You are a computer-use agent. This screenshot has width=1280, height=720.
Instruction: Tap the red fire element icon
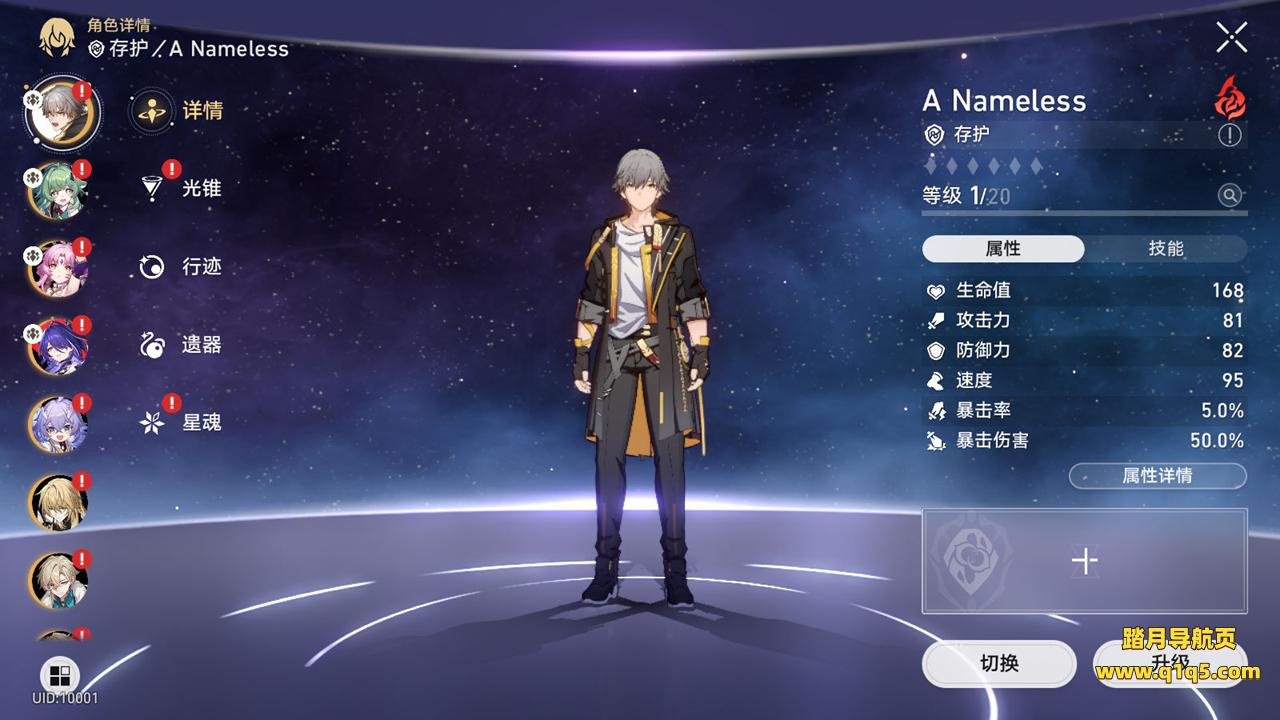(1229, 98)
